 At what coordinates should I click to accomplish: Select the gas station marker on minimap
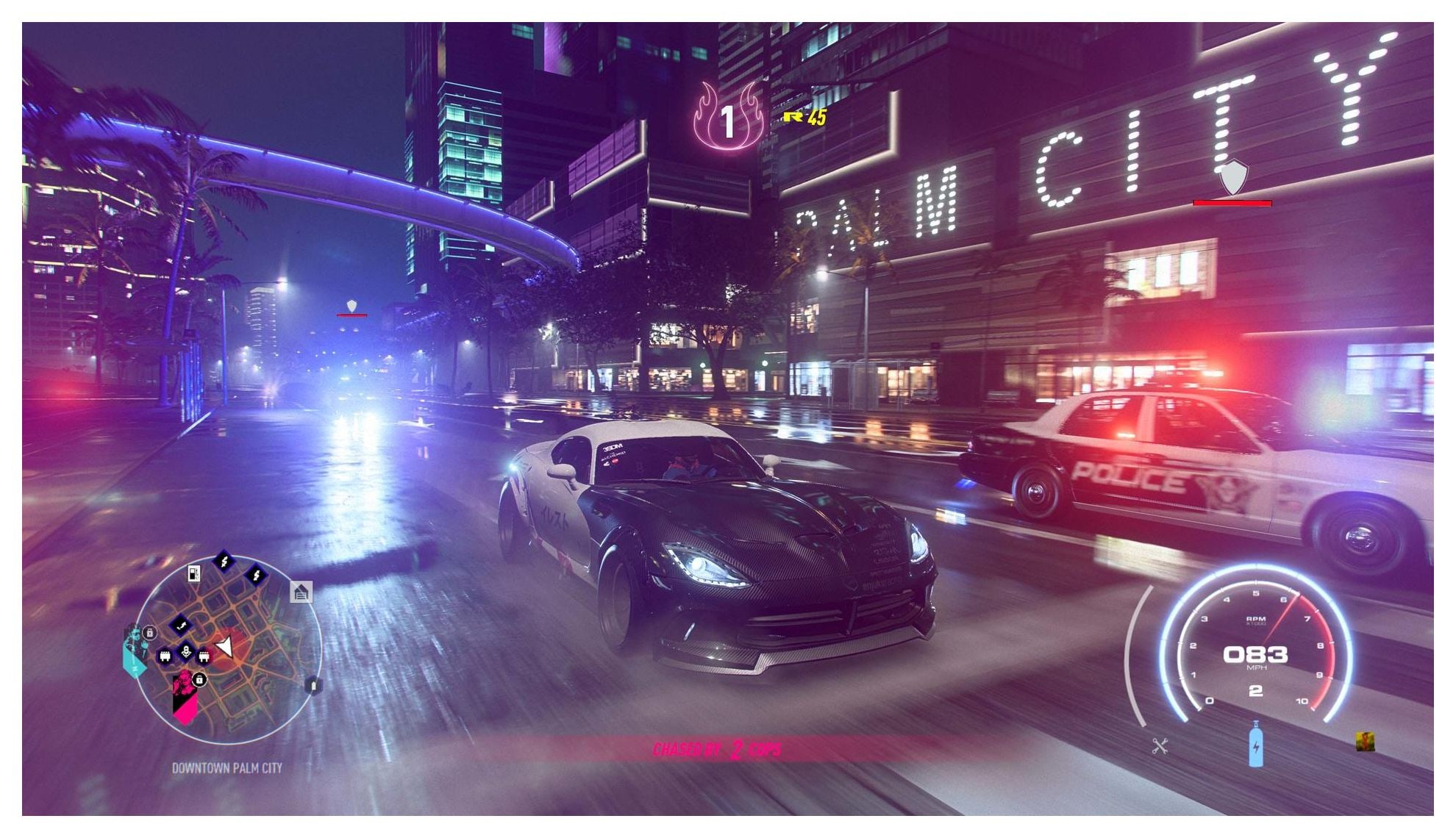point(193,573)
